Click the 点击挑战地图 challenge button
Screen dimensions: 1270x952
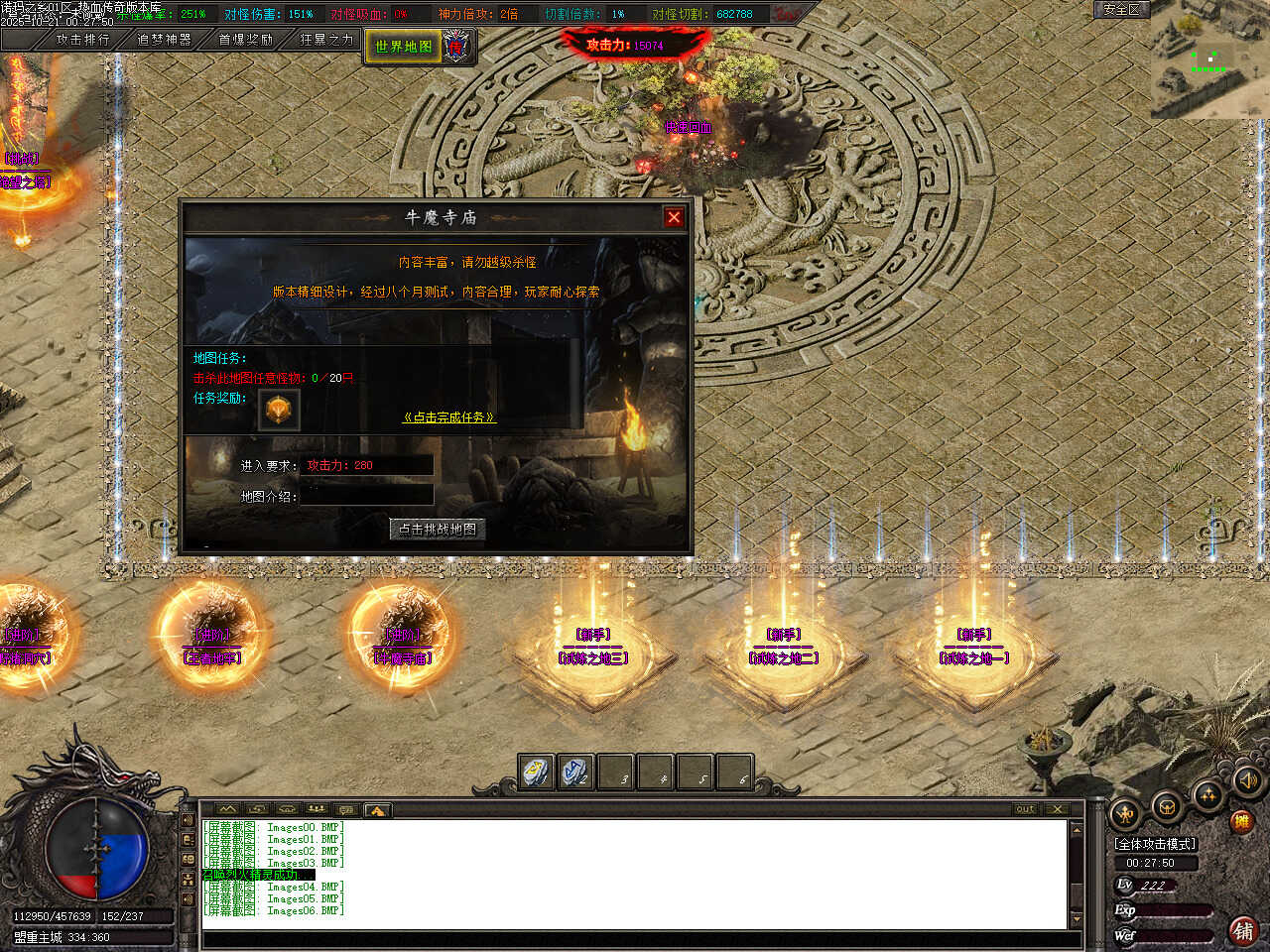438,530
